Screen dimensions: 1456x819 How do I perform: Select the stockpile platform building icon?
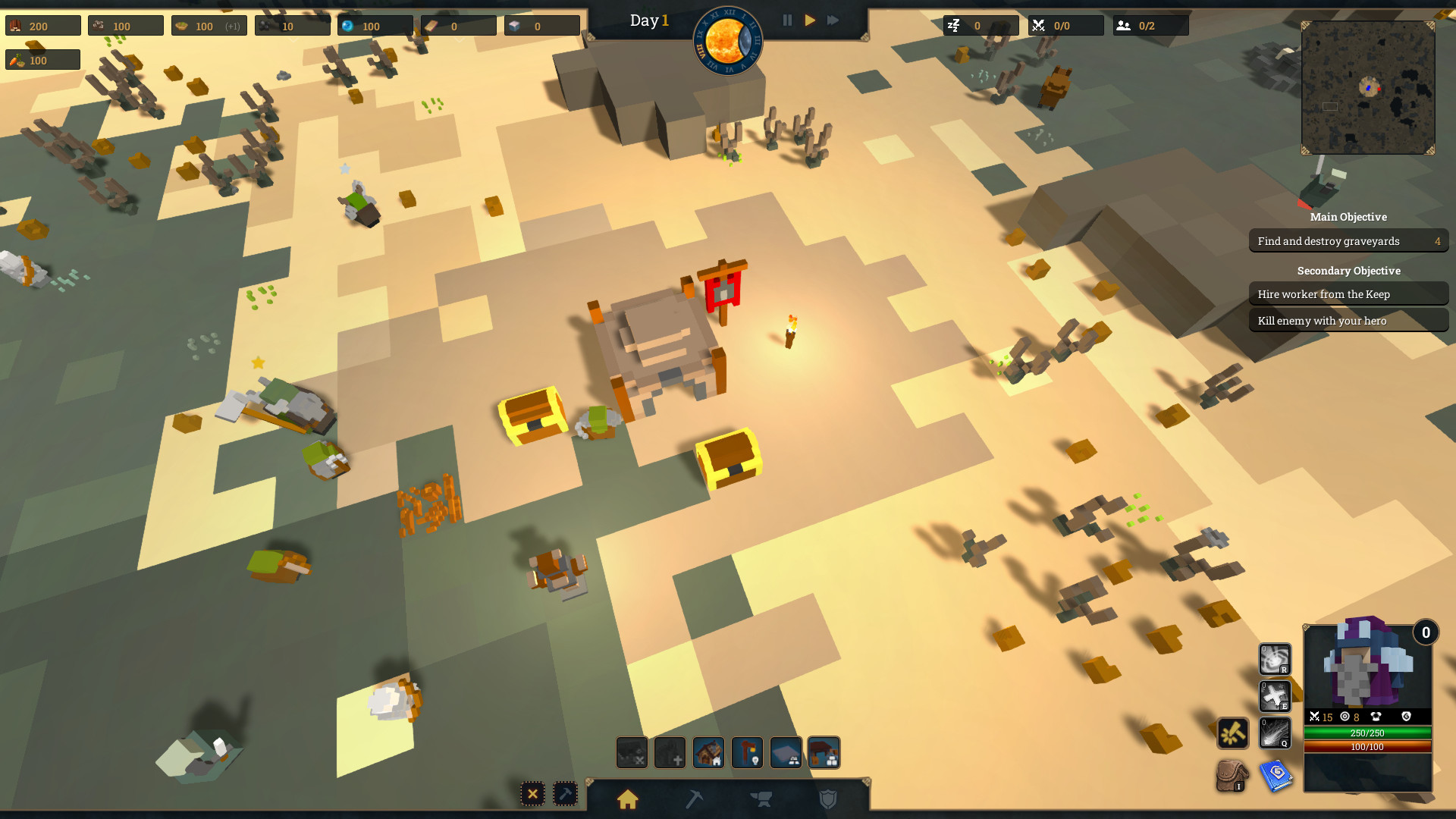click(786, 752)
